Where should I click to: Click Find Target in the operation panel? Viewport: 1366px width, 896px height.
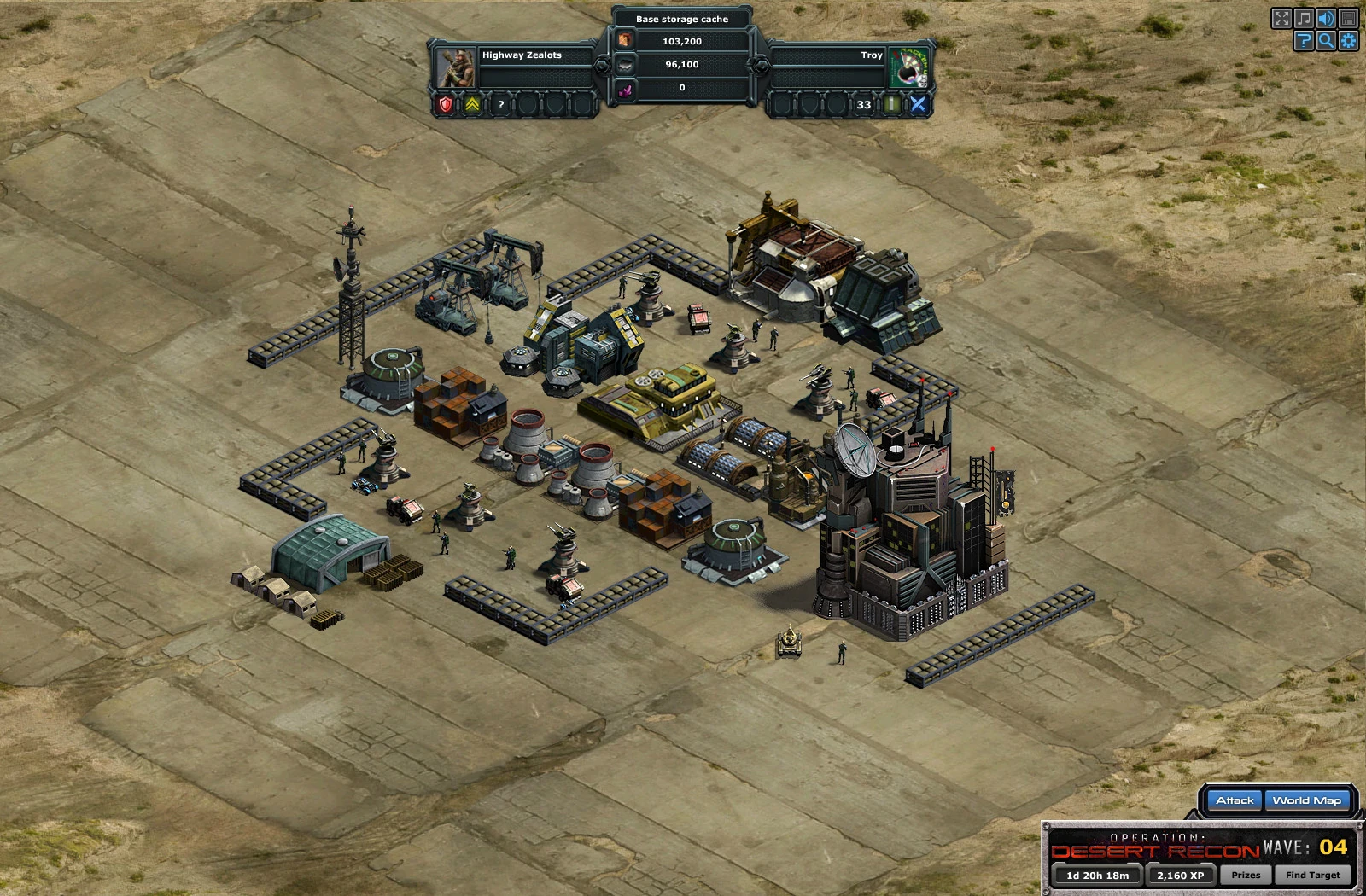1312,875
